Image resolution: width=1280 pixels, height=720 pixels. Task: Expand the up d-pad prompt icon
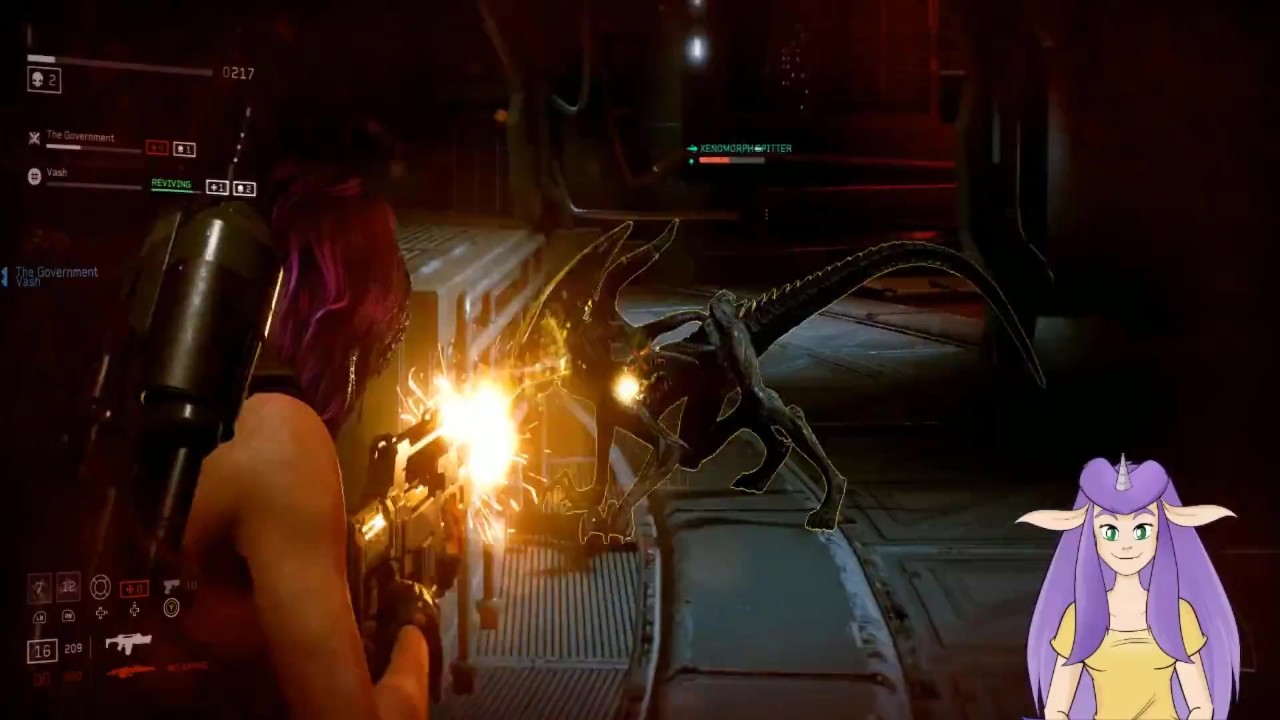pos(134,608)
